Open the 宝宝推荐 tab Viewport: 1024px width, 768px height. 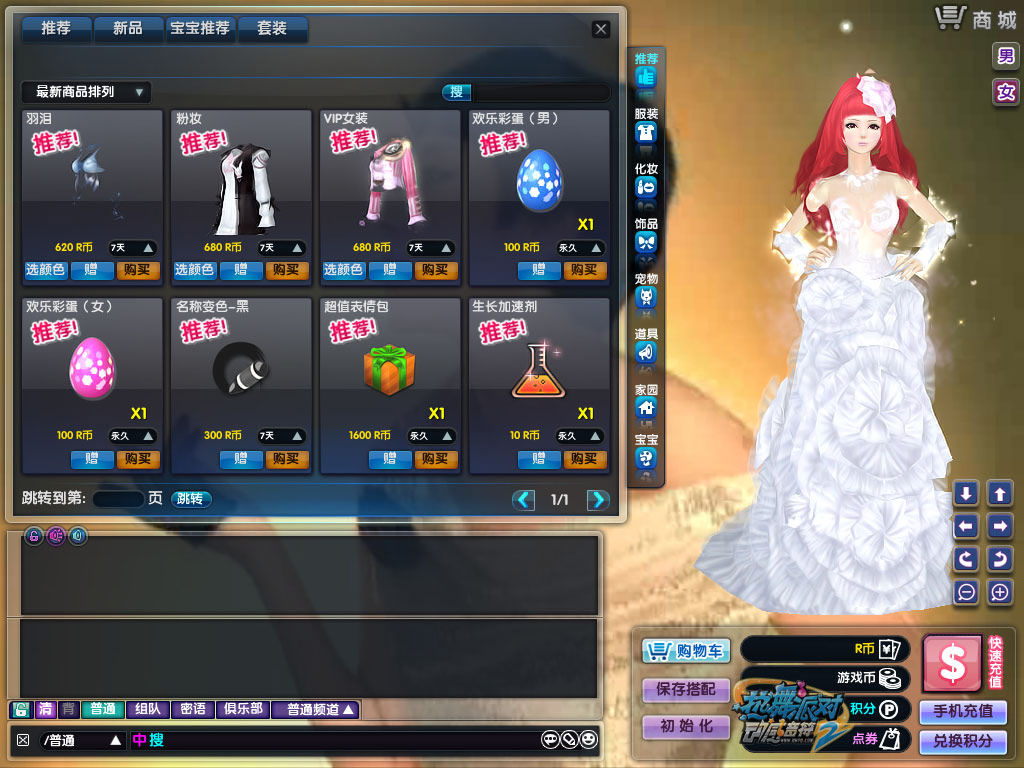[x=200, y=29]
